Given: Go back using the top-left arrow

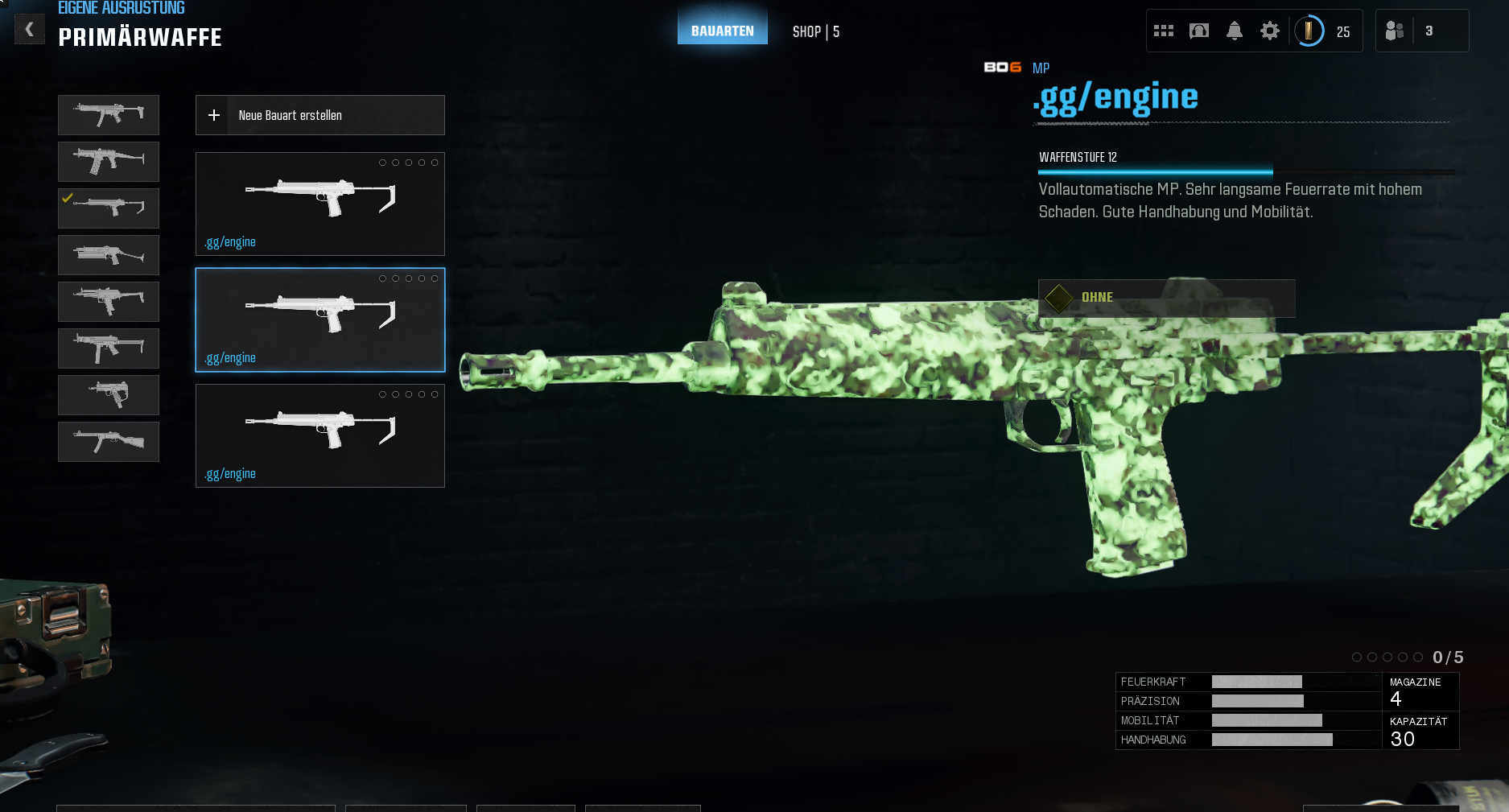Looking at the screenshot, I should (x=29, y=30).
